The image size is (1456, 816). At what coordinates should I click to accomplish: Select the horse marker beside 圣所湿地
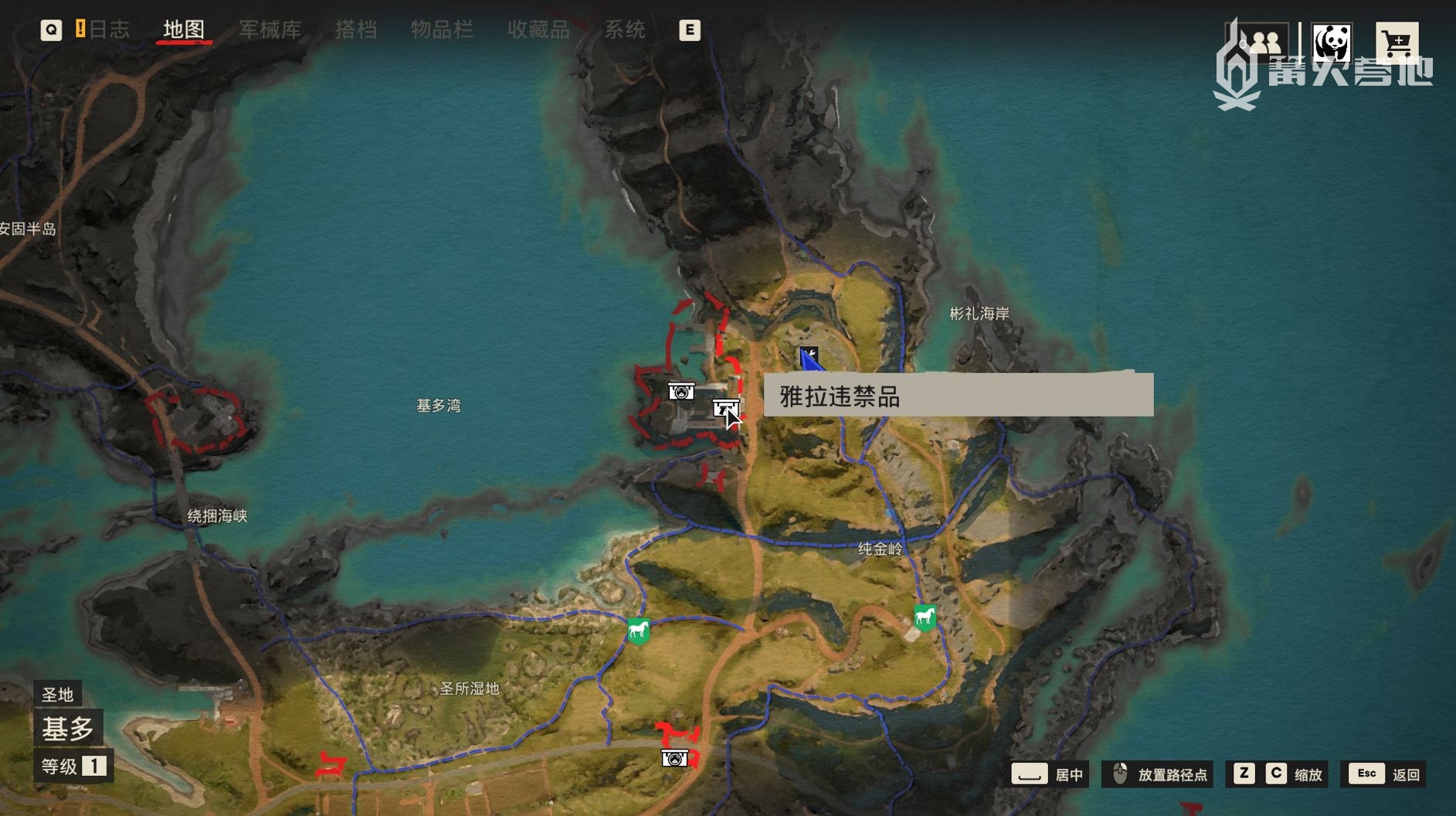(638, 631)
